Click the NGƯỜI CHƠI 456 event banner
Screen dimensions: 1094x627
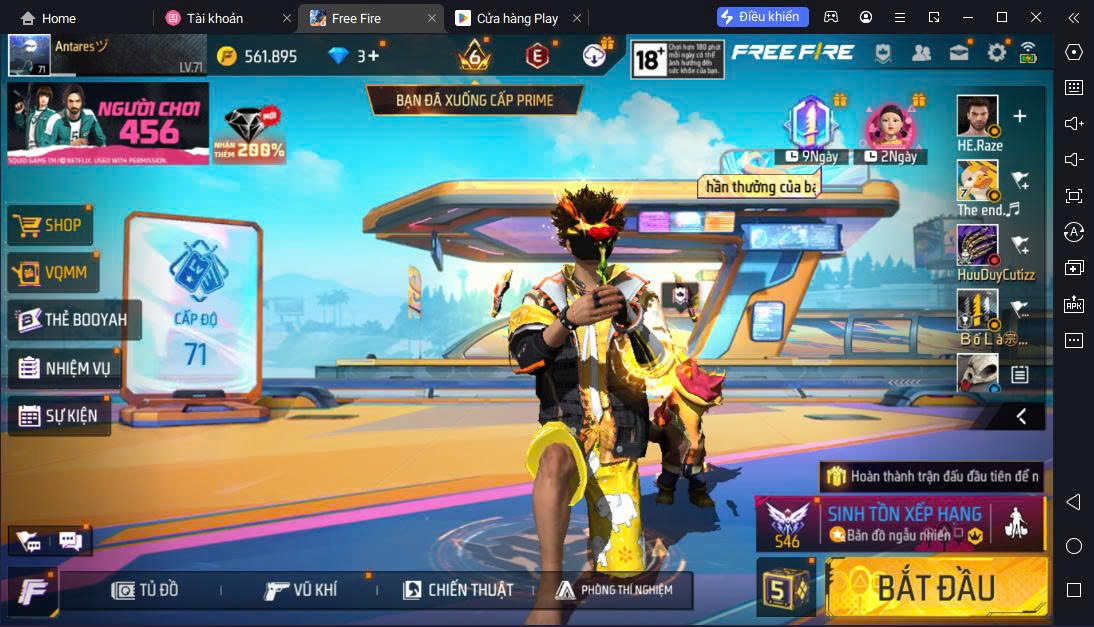pos(108,123)
